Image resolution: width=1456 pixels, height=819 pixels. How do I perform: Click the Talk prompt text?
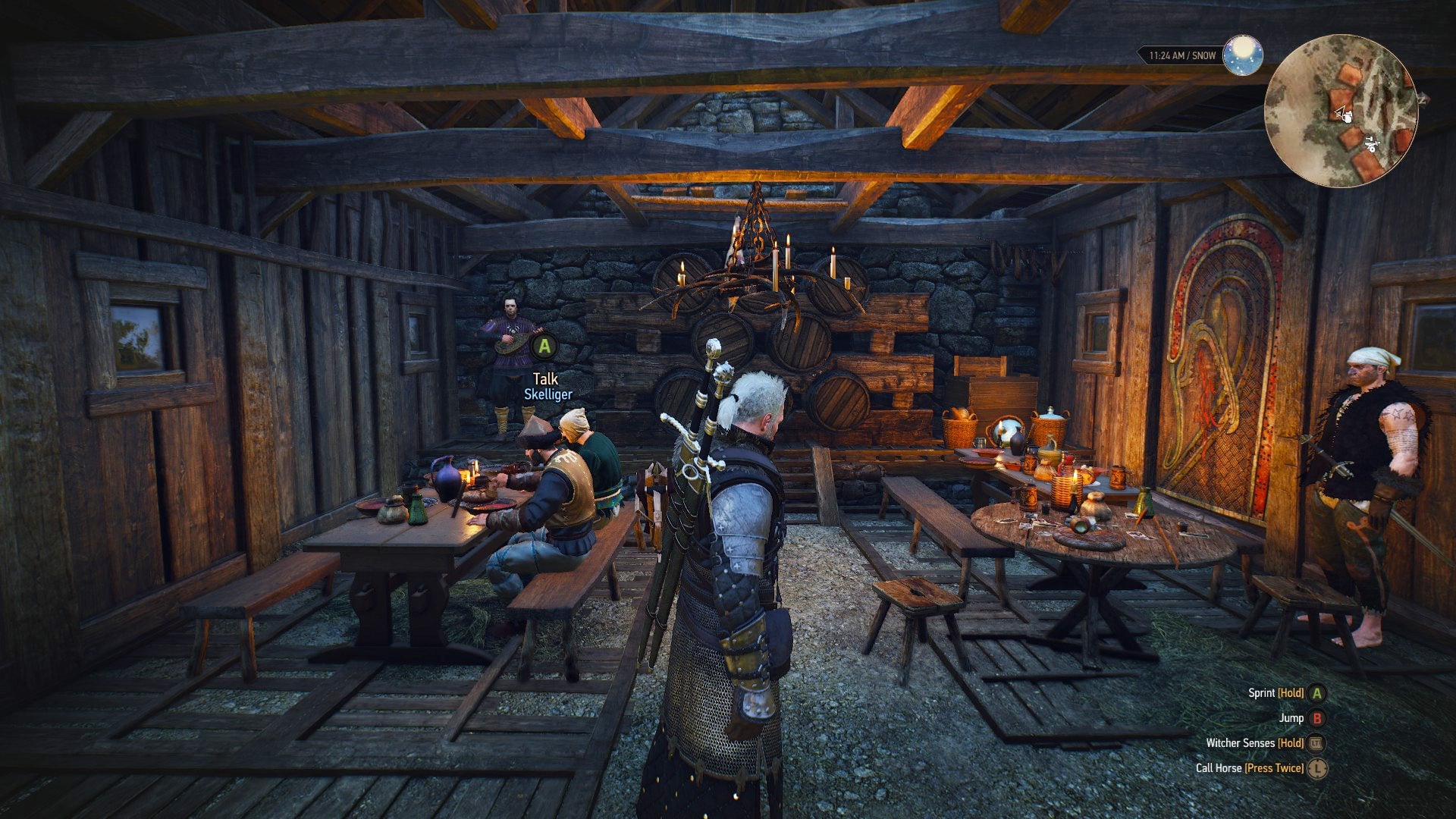548,378
